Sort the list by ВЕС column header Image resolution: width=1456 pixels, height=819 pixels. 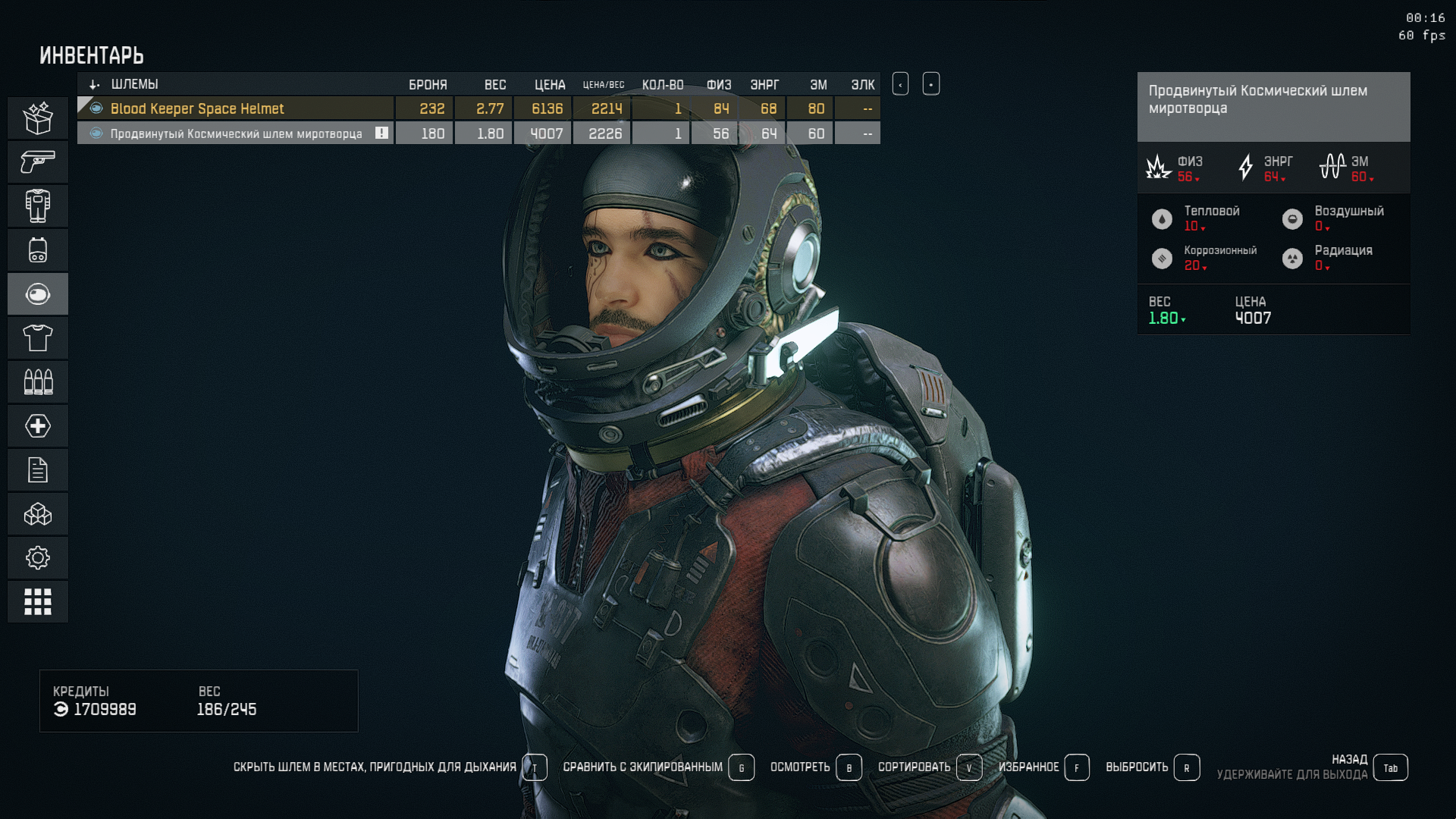pyautogui.click(x=495, y=84)
